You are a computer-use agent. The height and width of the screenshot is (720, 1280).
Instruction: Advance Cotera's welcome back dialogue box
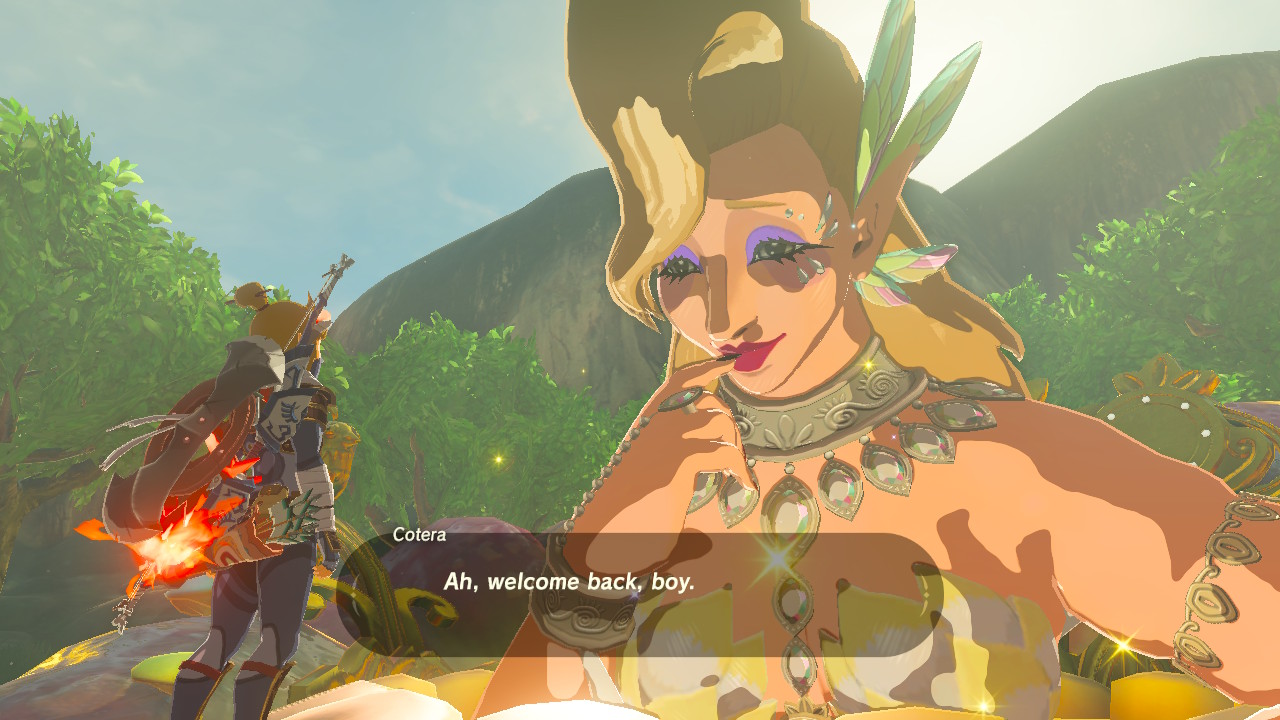(638, 592)
